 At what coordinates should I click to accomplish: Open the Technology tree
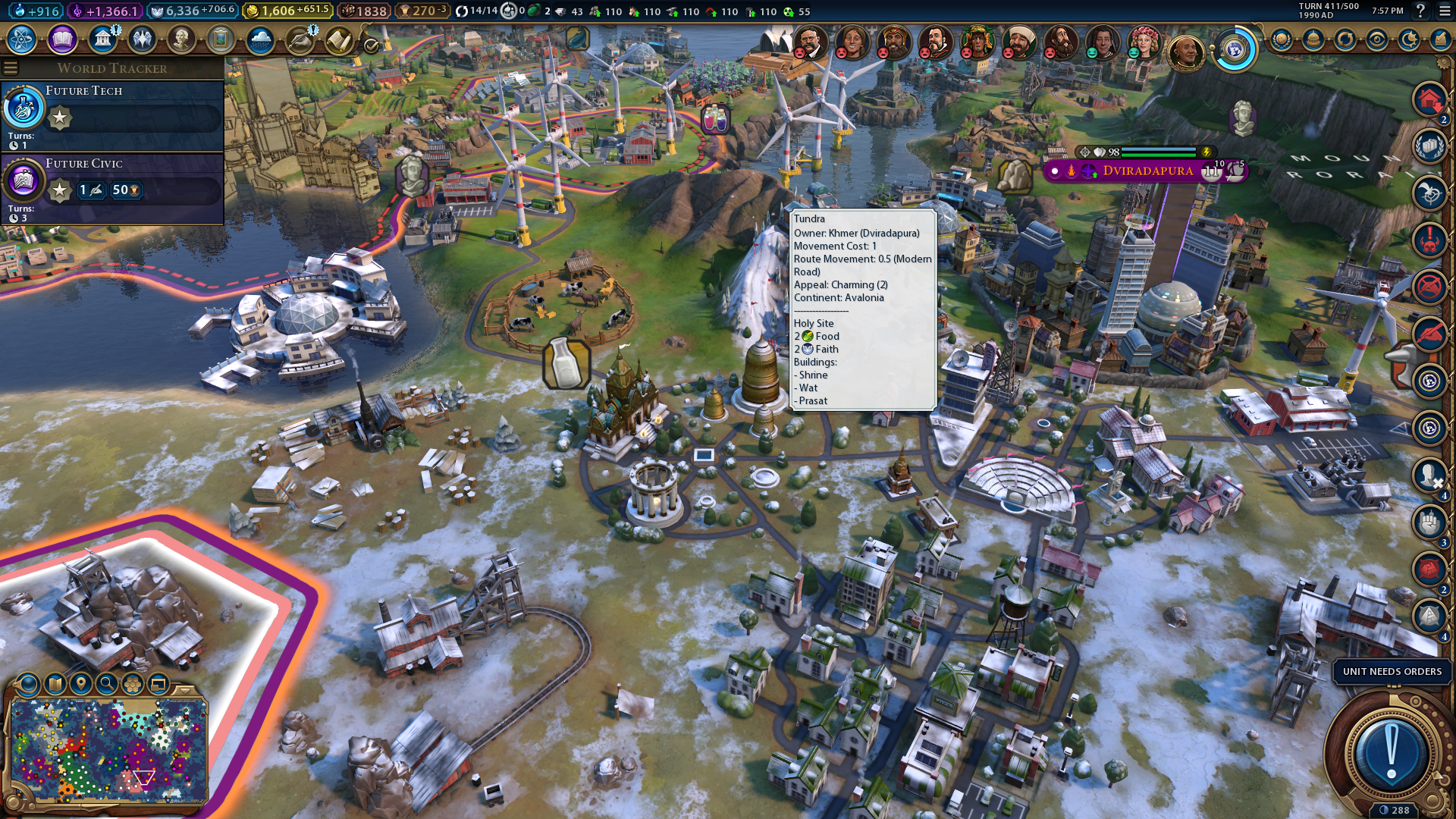click(22, 39)
